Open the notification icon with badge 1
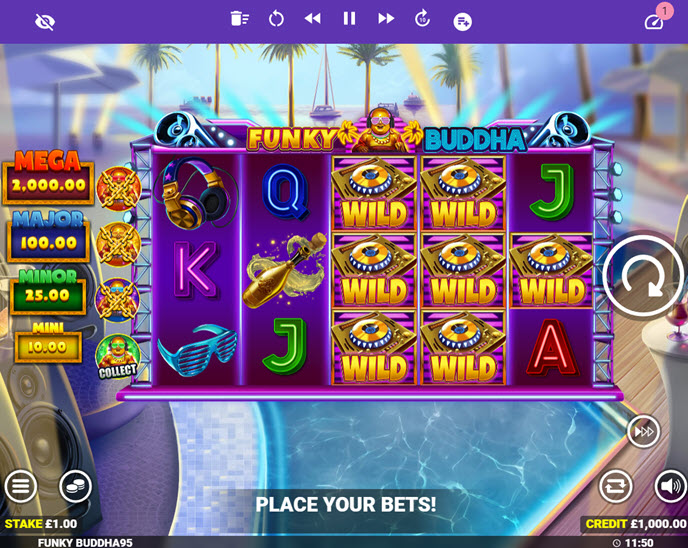 click(655, 20)
